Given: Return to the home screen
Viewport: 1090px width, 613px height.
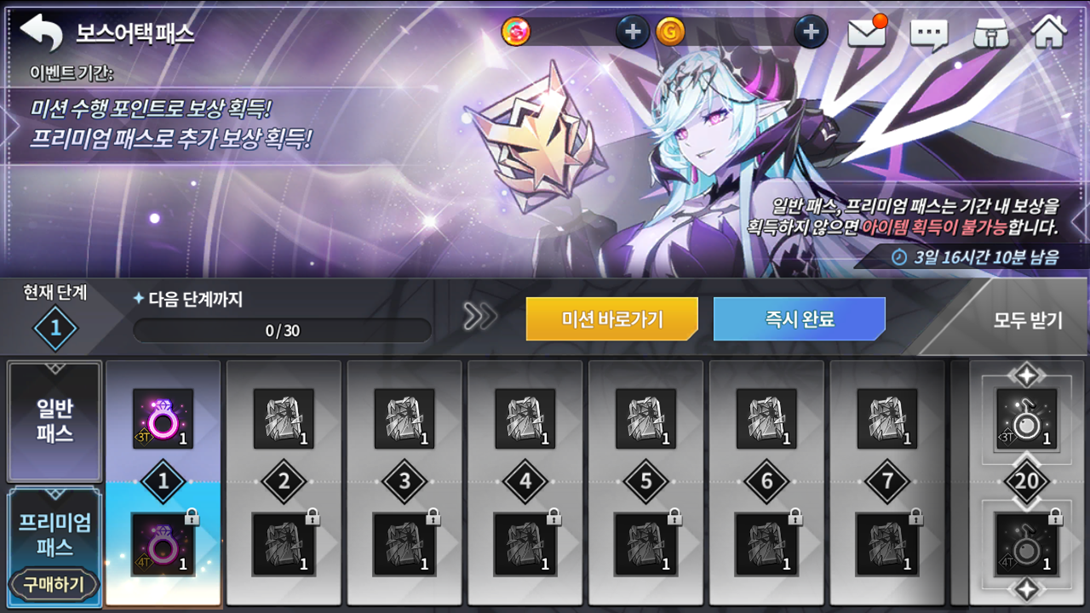Looking at the screenshot, I should (x=1049, y=32).
